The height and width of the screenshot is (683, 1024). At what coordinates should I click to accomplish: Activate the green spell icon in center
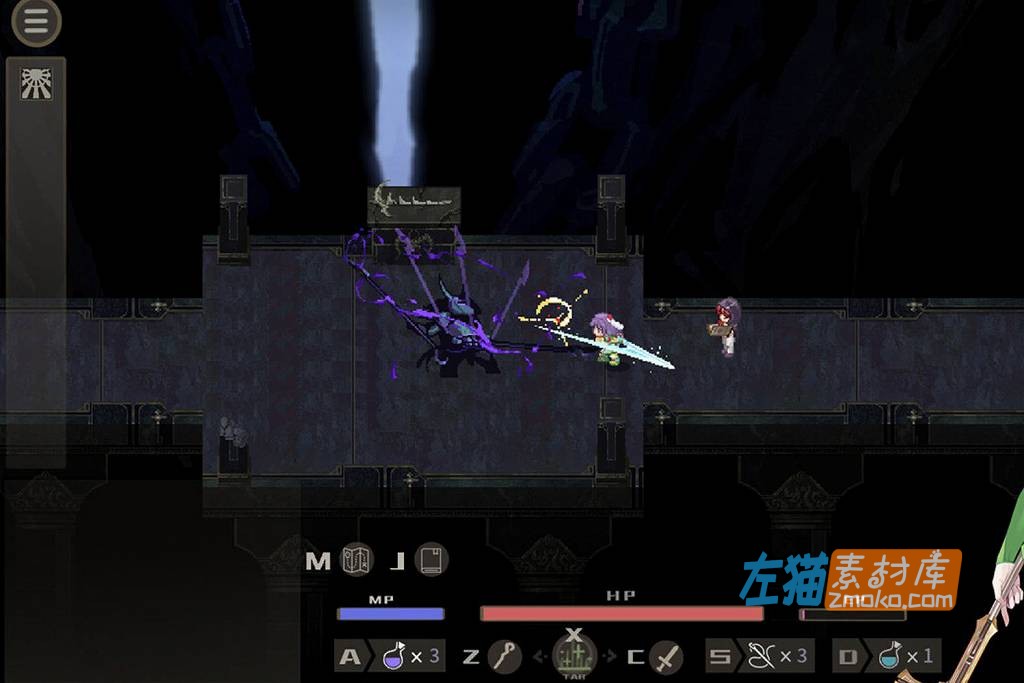tap(574, 657)
